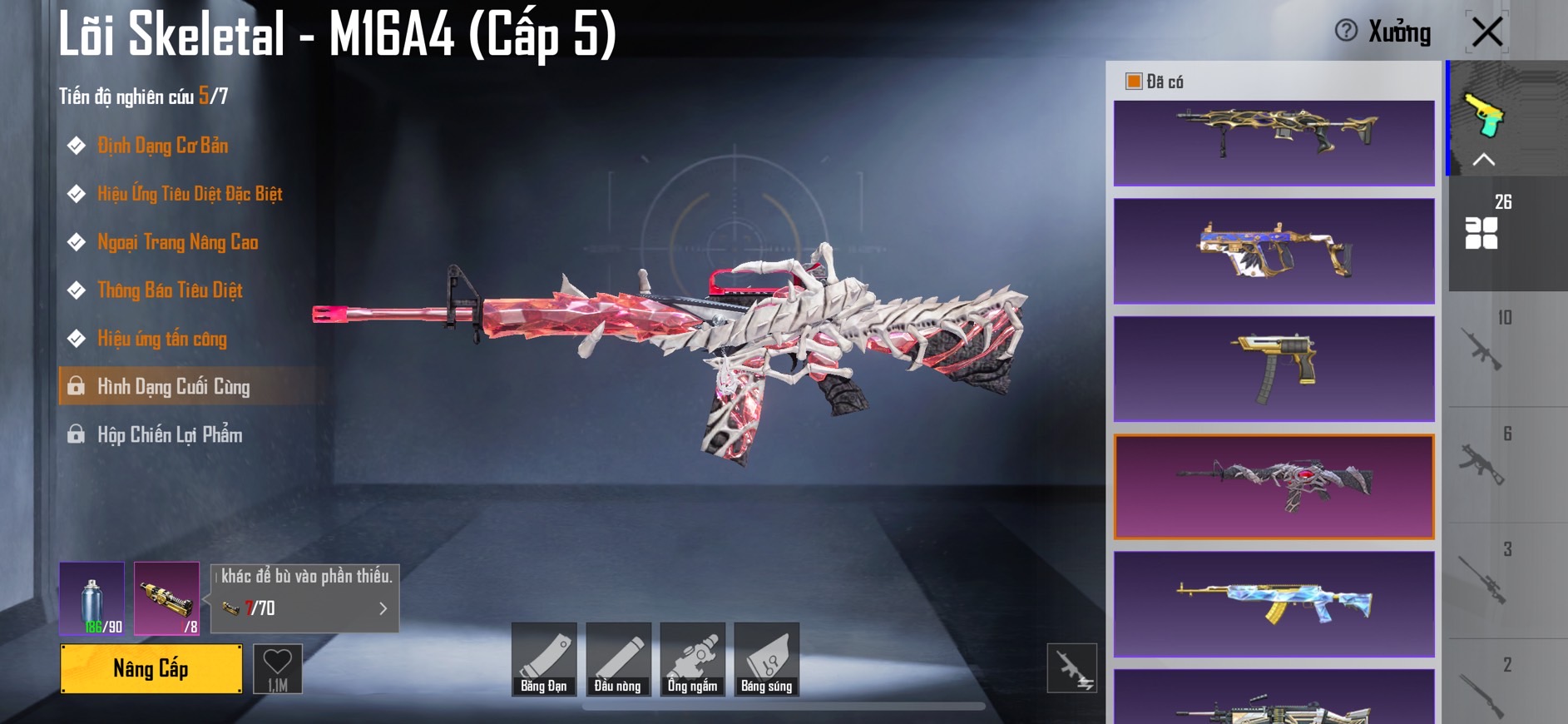Select Hình Dạng Cuối Cùng stage

coord(173,387)
